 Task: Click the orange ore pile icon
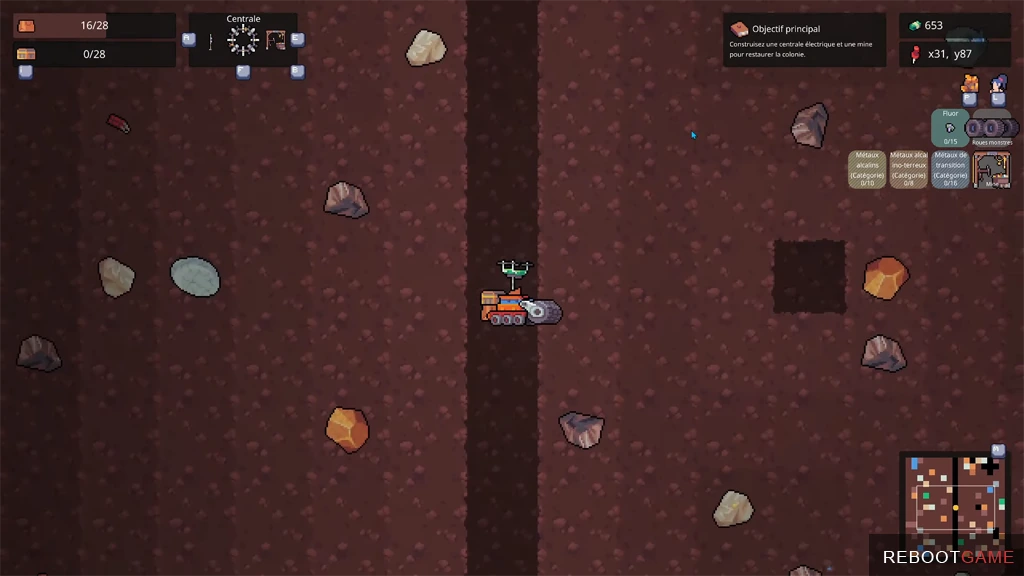tap(969, 83)
